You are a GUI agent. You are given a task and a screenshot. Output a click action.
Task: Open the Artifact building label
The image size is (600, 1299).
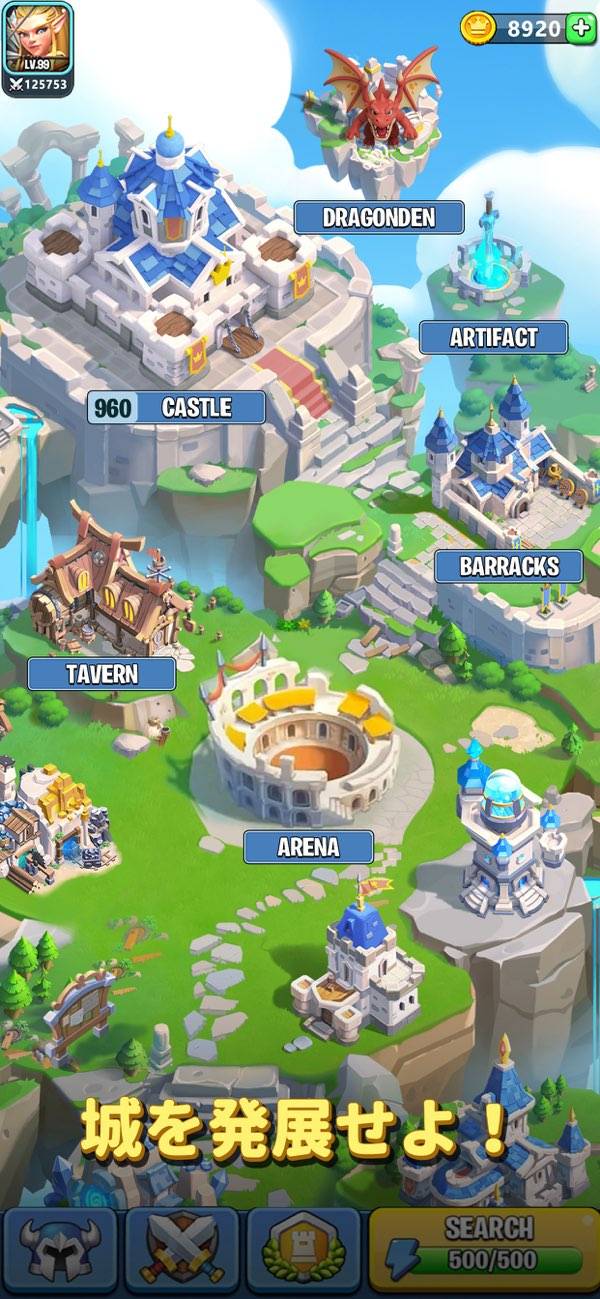pyautogui.click(x=493, y=338)
